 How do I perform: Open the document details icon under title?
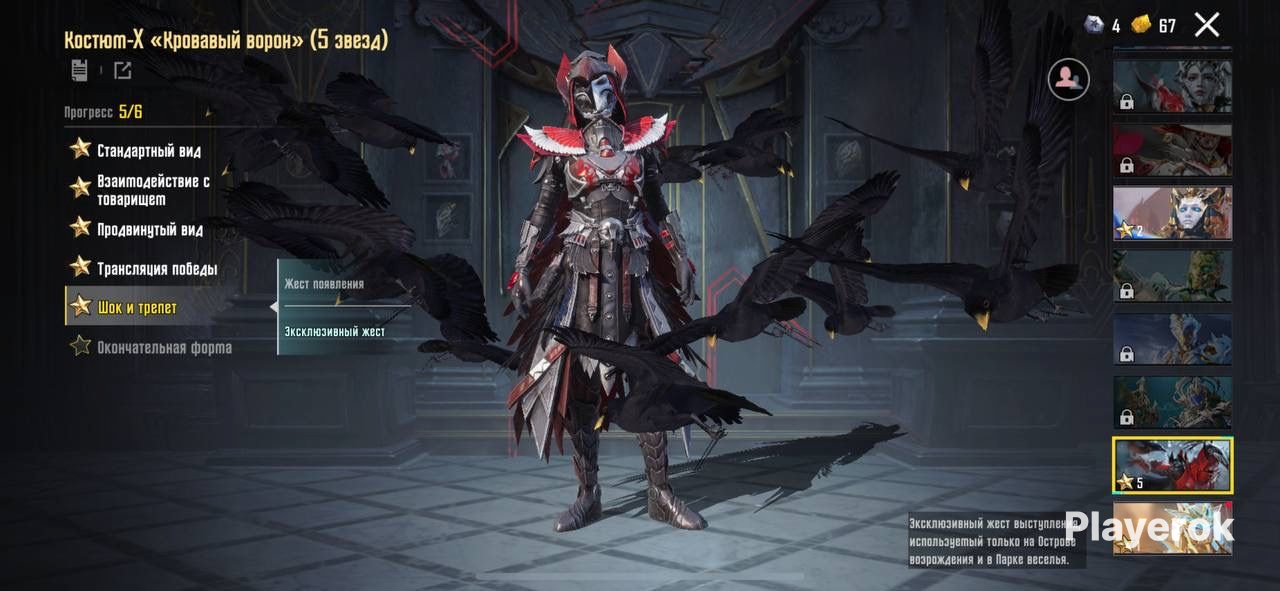tap(80, 70)
